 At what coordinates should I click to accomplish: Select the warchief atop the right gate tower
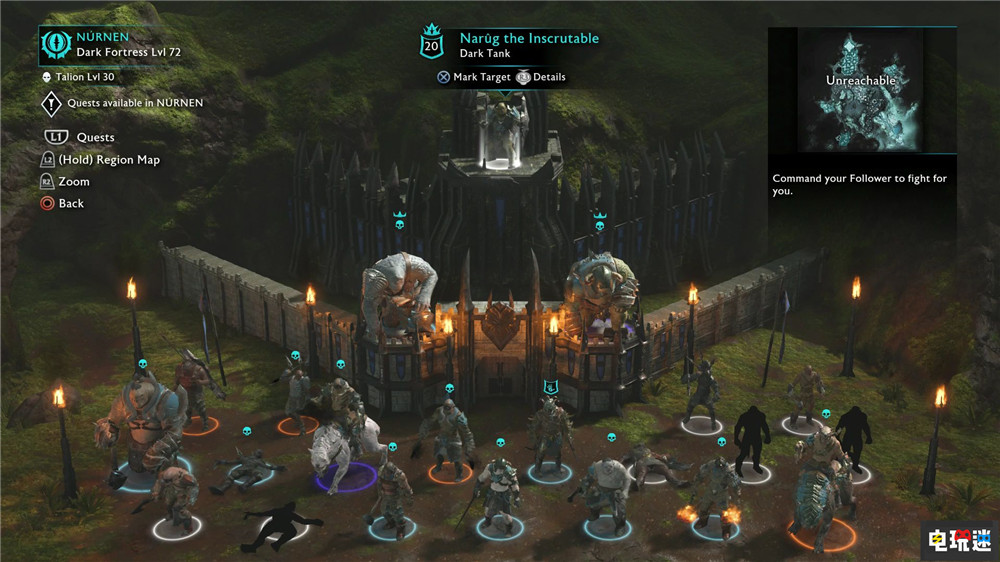[602, 290]
